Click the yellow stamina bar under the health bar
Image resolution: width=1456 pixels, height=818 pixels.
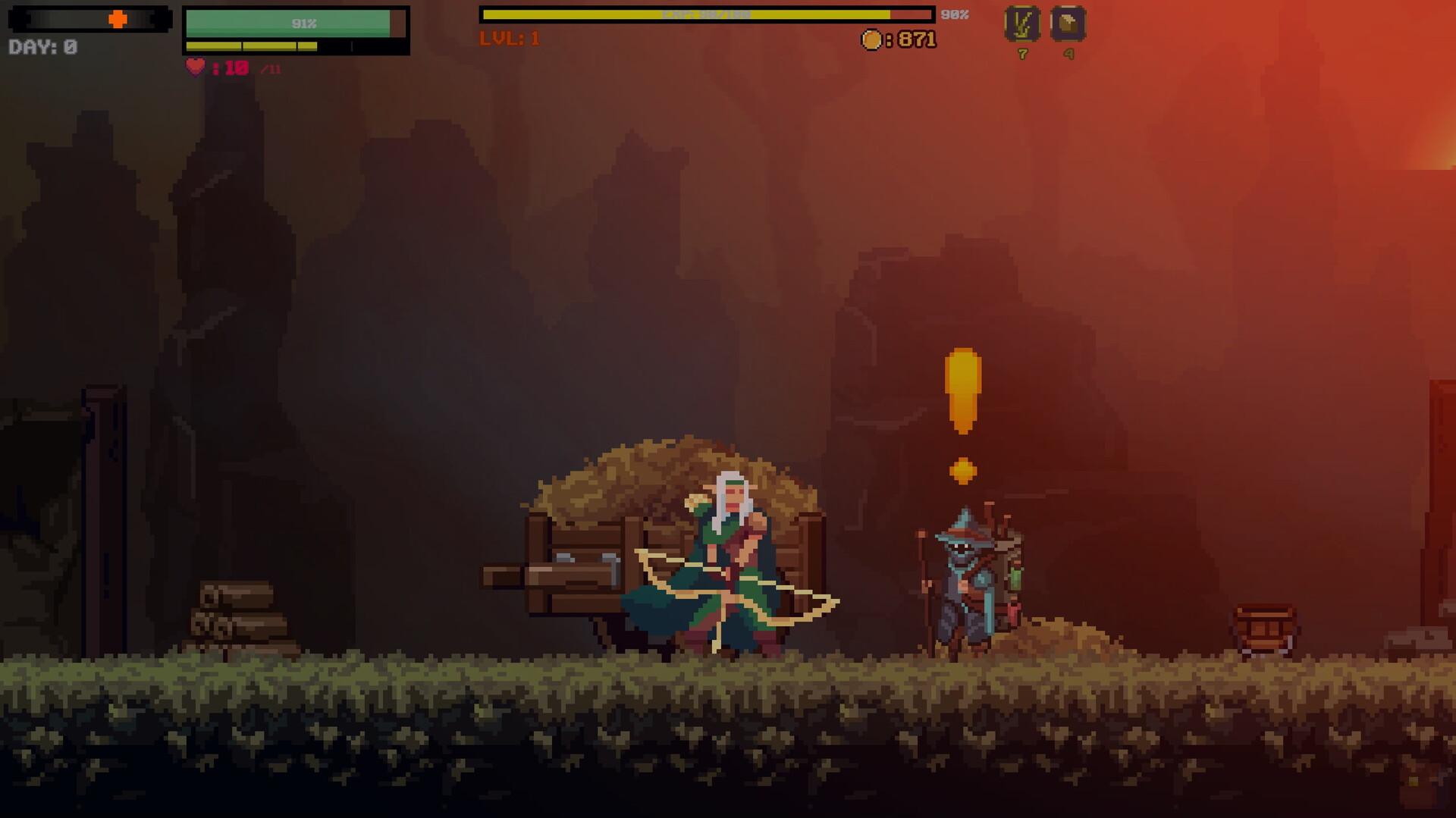pos(250,45)
